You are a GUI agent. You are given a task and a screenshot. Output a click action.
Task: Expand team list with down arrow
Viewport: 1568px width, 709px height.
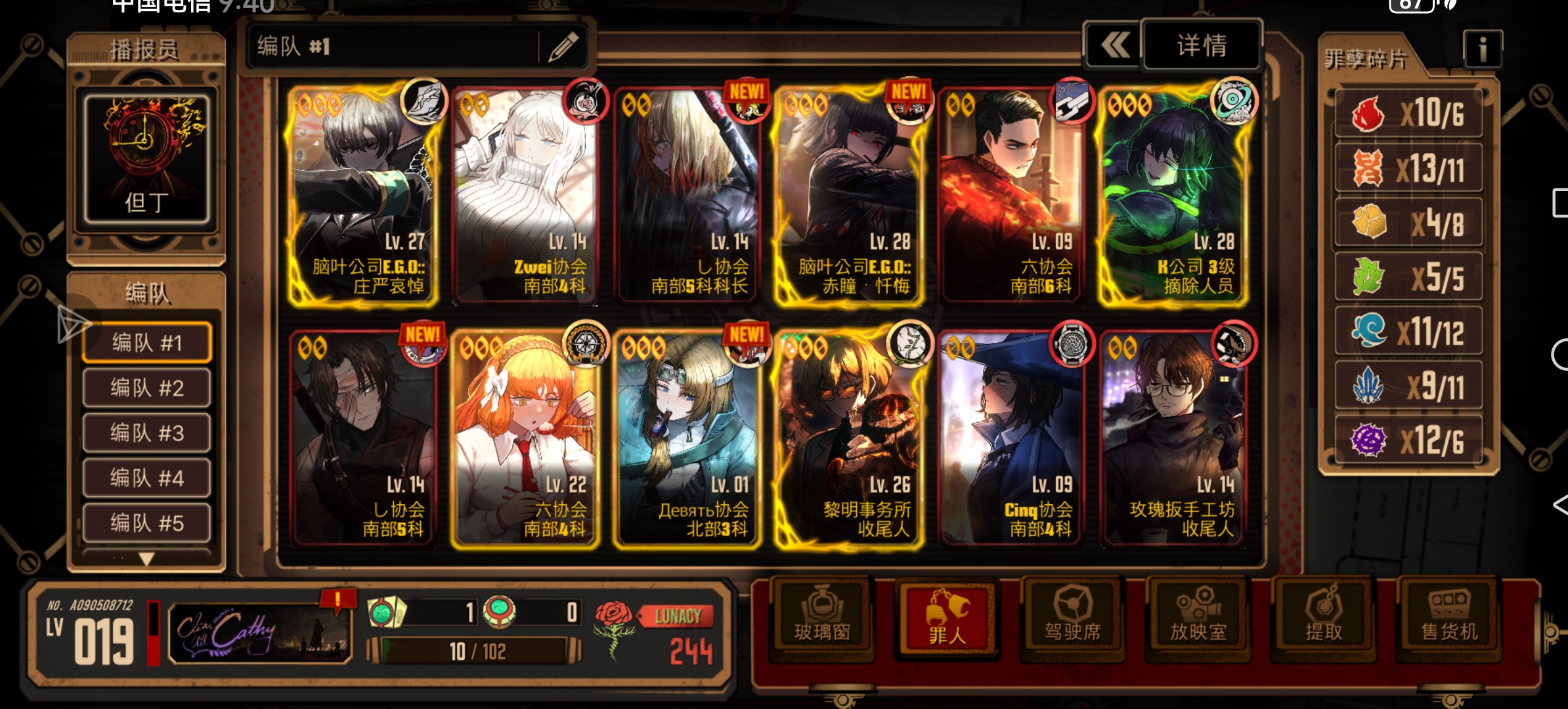[x=146, y=559]
